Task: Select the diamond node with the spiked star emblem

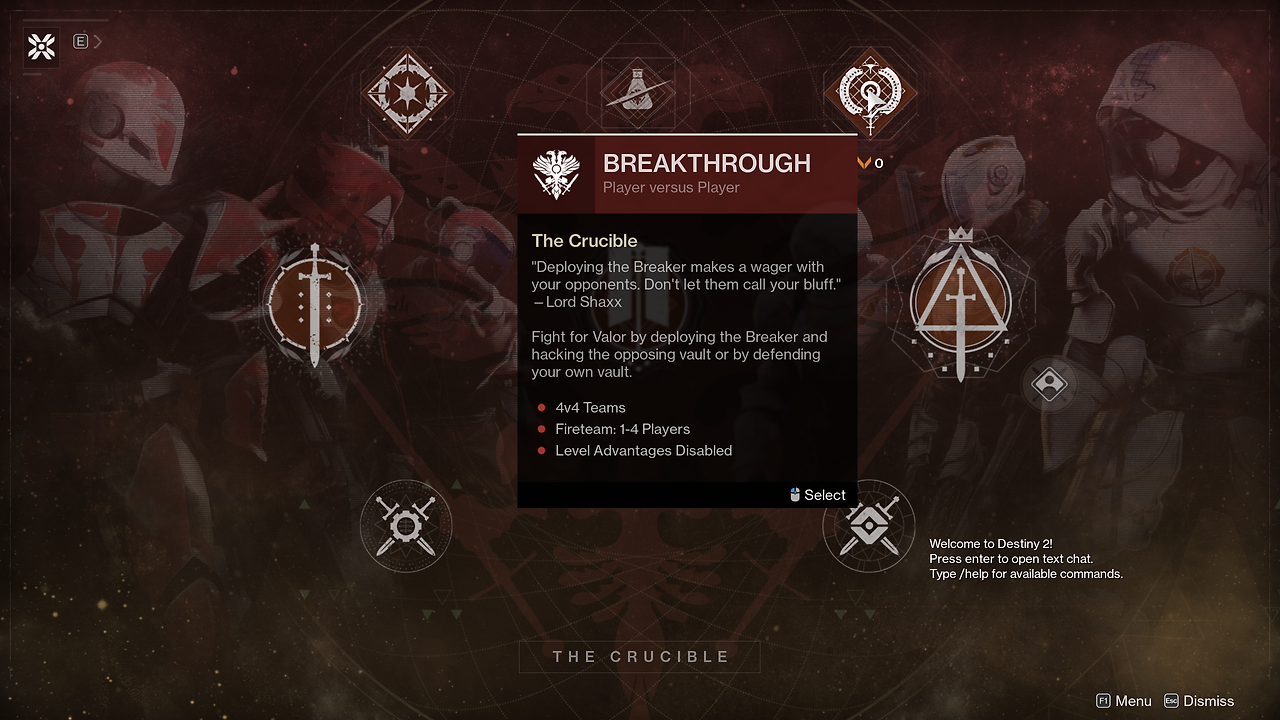Action: pos(407,93)
